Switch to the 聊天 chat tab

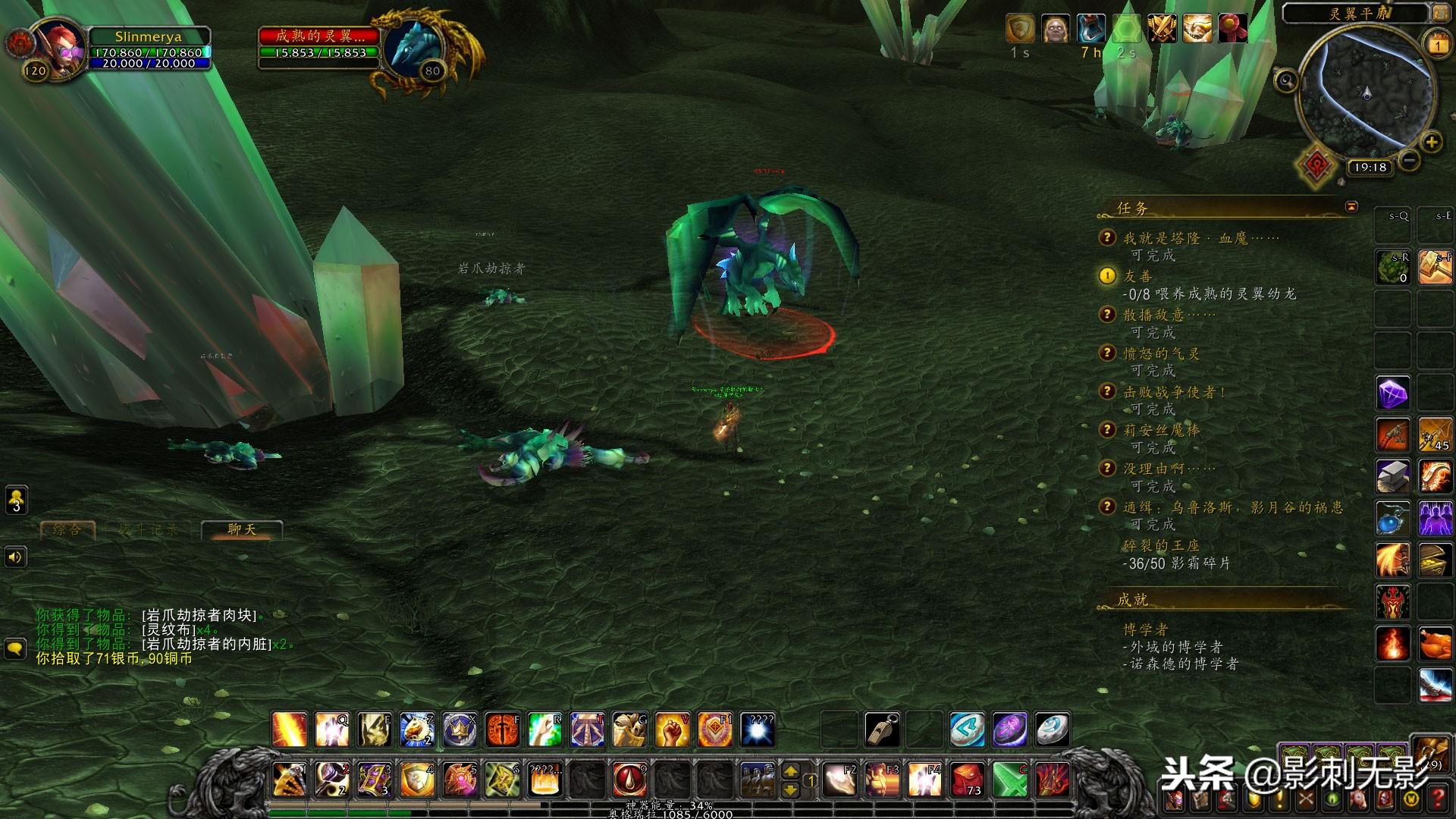(x=242, y=529)
